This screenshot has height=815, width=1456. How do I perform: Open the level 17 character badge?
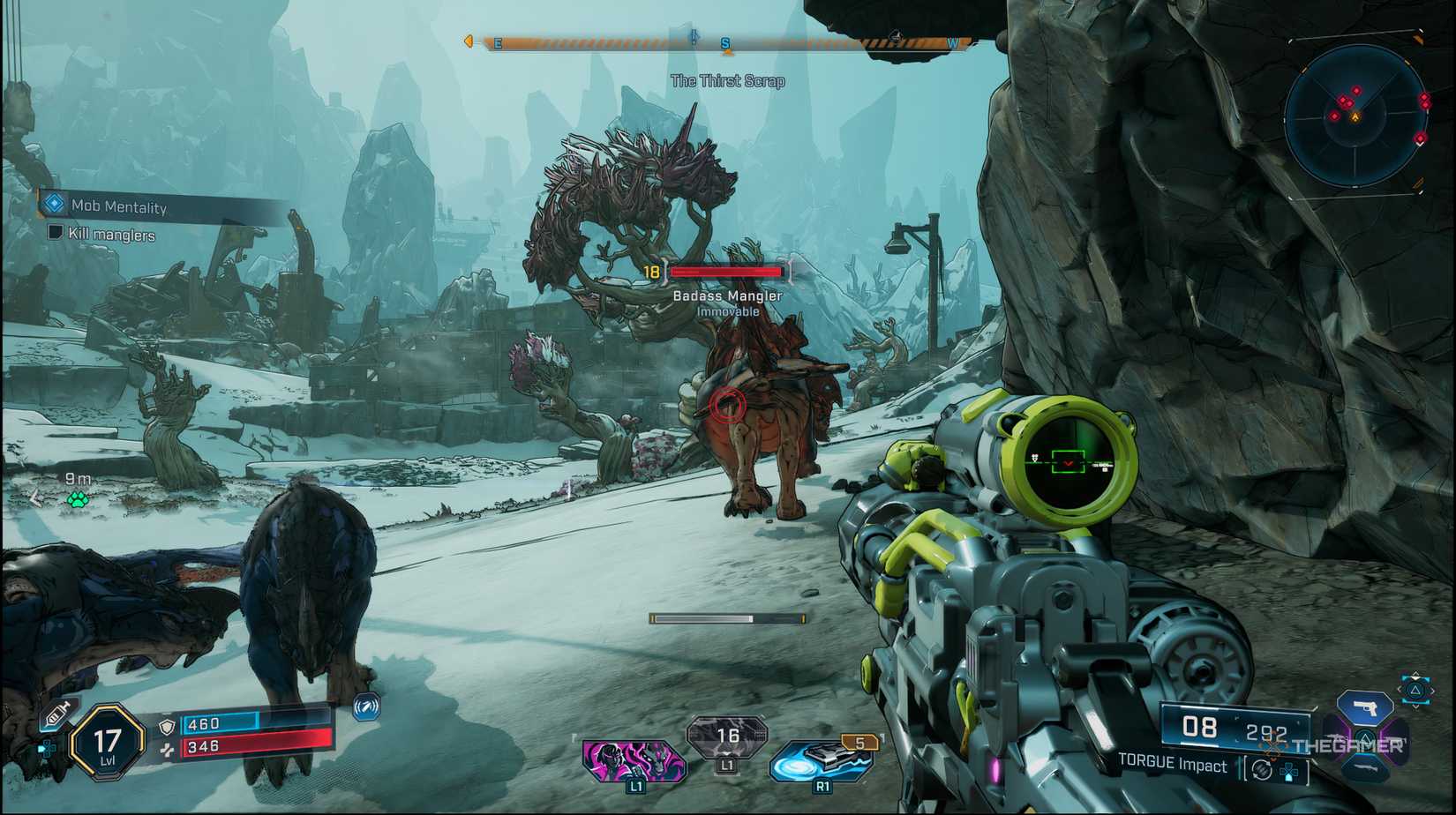tap(108, 743)
